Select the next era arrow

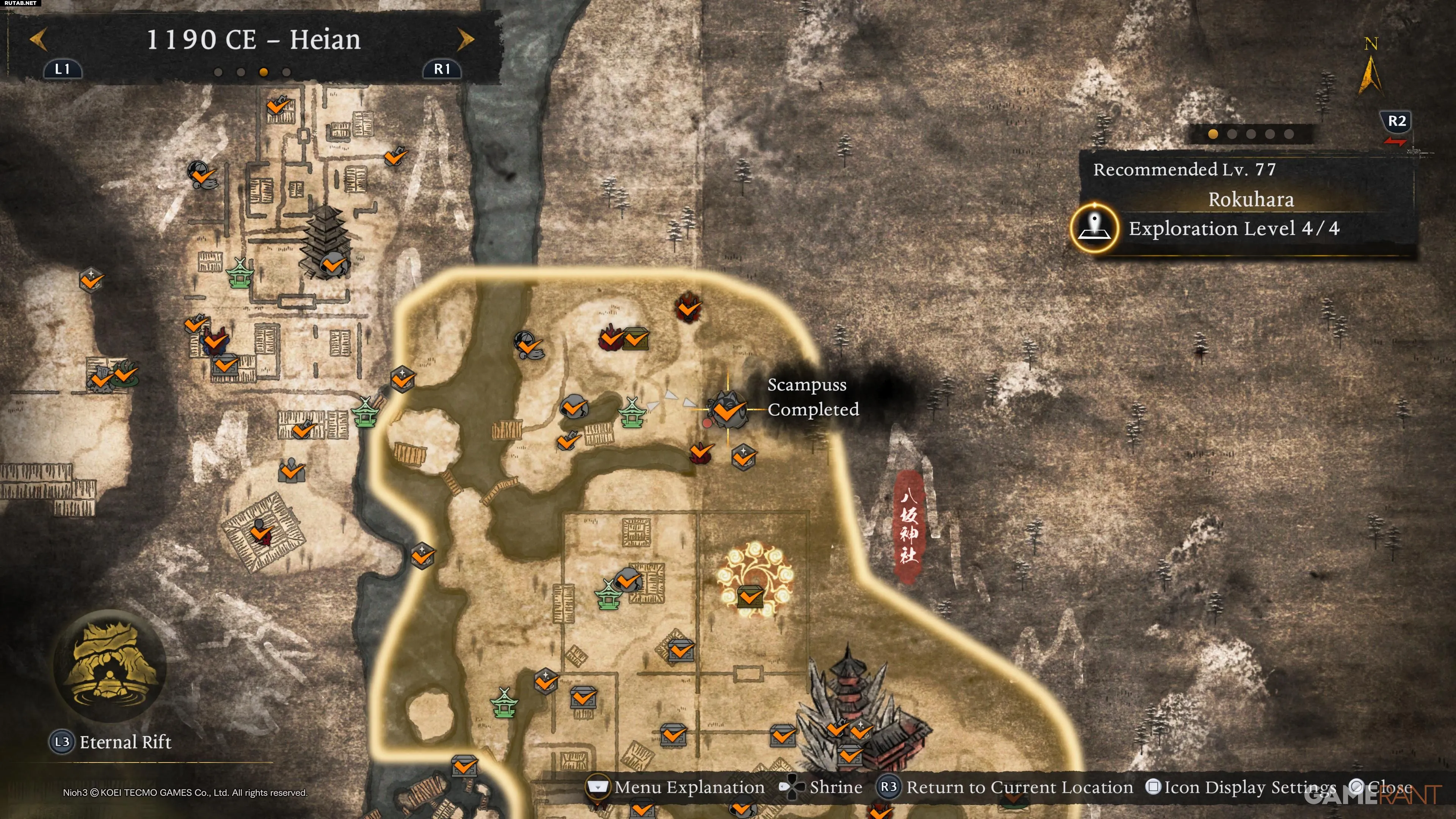[465, 39]
